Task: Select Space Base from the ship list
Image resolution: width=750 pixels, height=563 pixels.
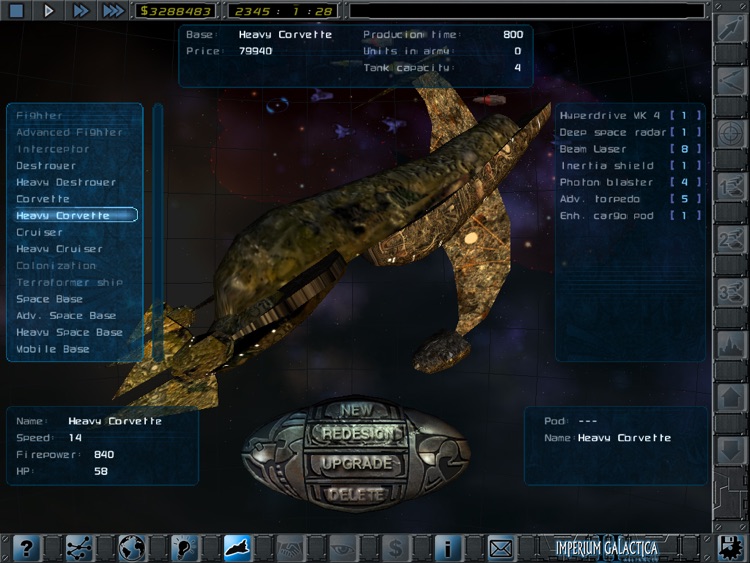Action: click(x=47, y=299)
